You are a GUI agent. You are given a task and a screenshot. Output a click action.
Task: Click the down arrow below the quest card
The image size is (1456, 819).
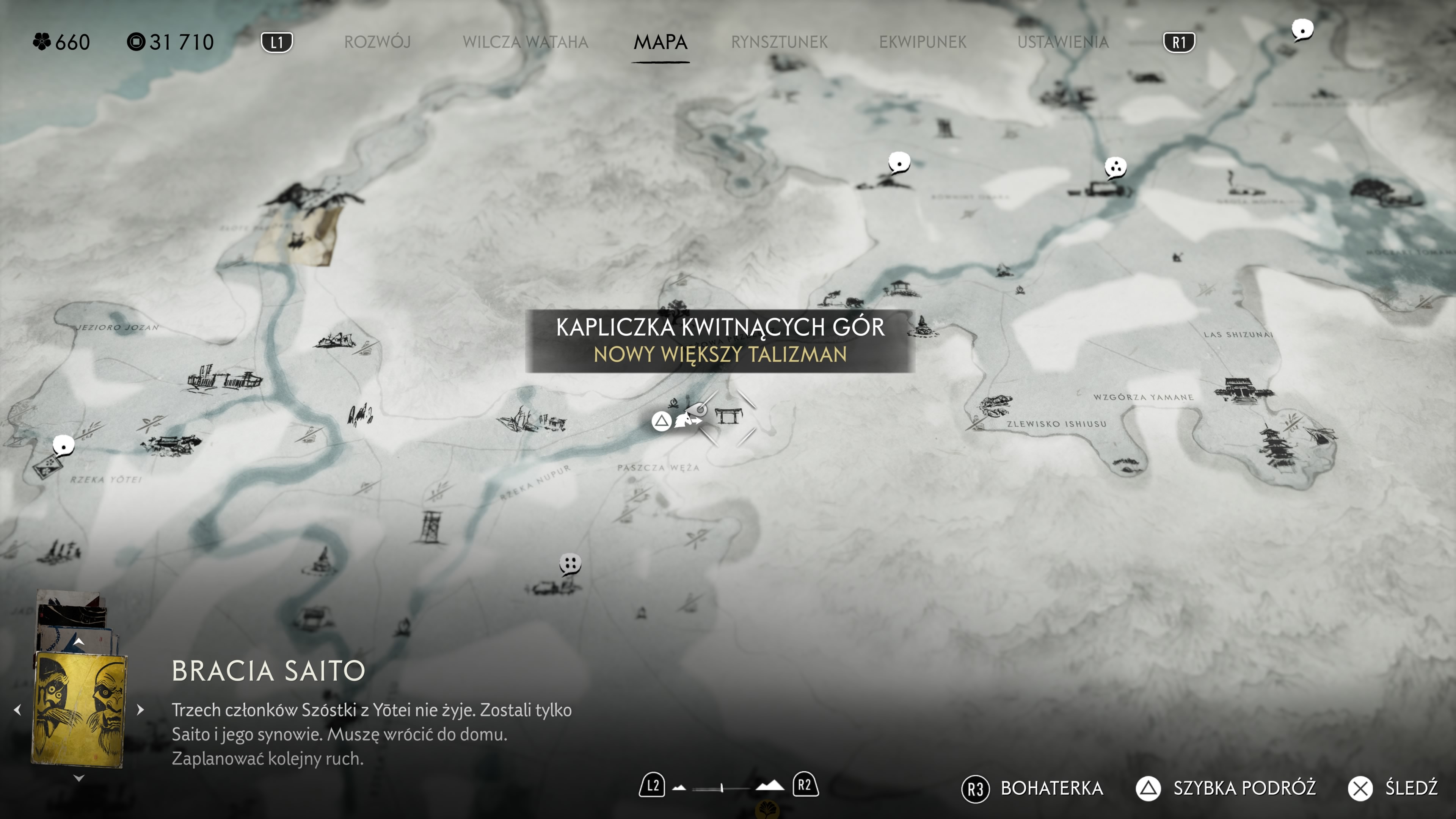tap(79, 778)
